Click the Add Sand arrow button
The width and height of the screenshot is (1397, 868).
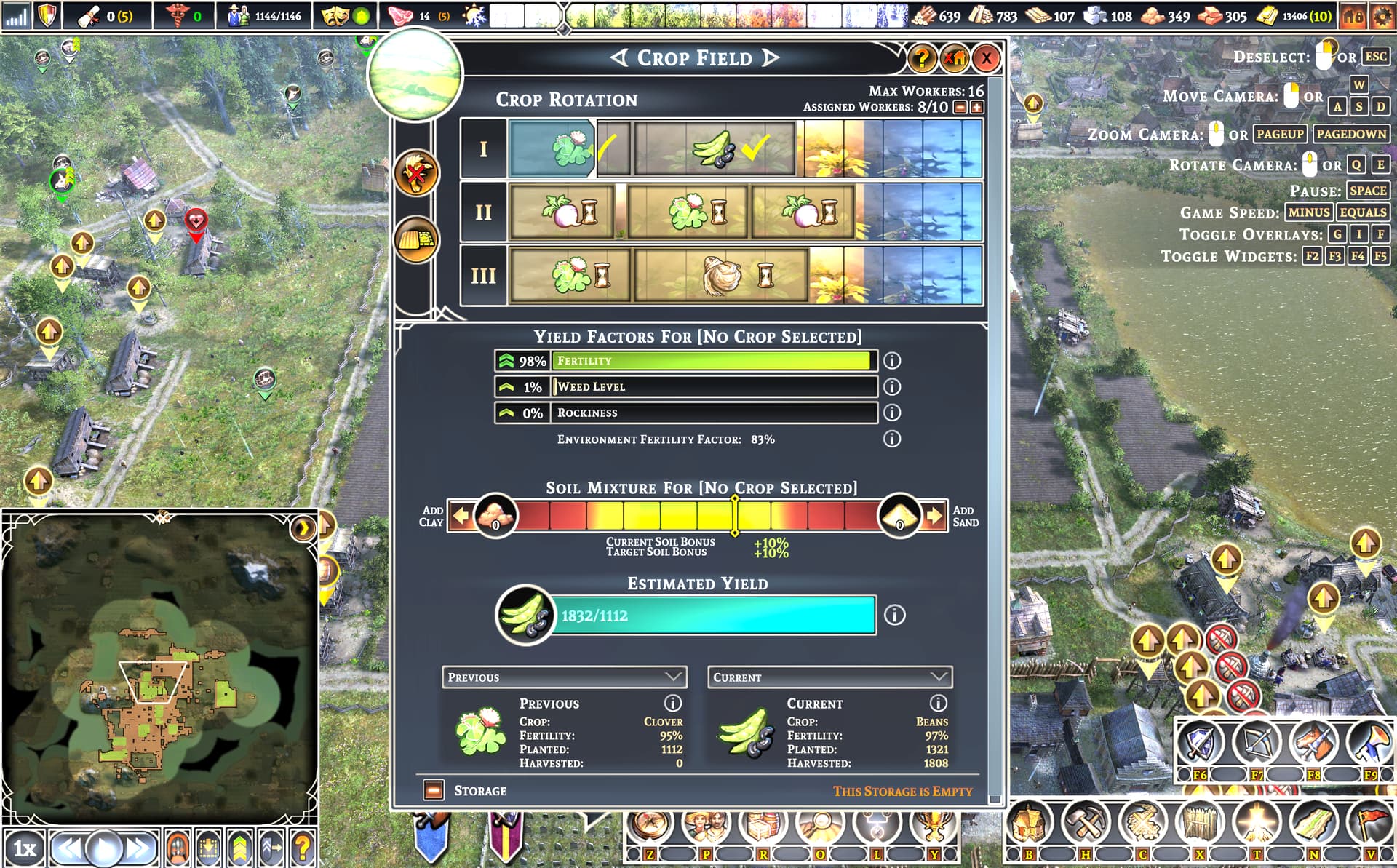click(934, 517)
